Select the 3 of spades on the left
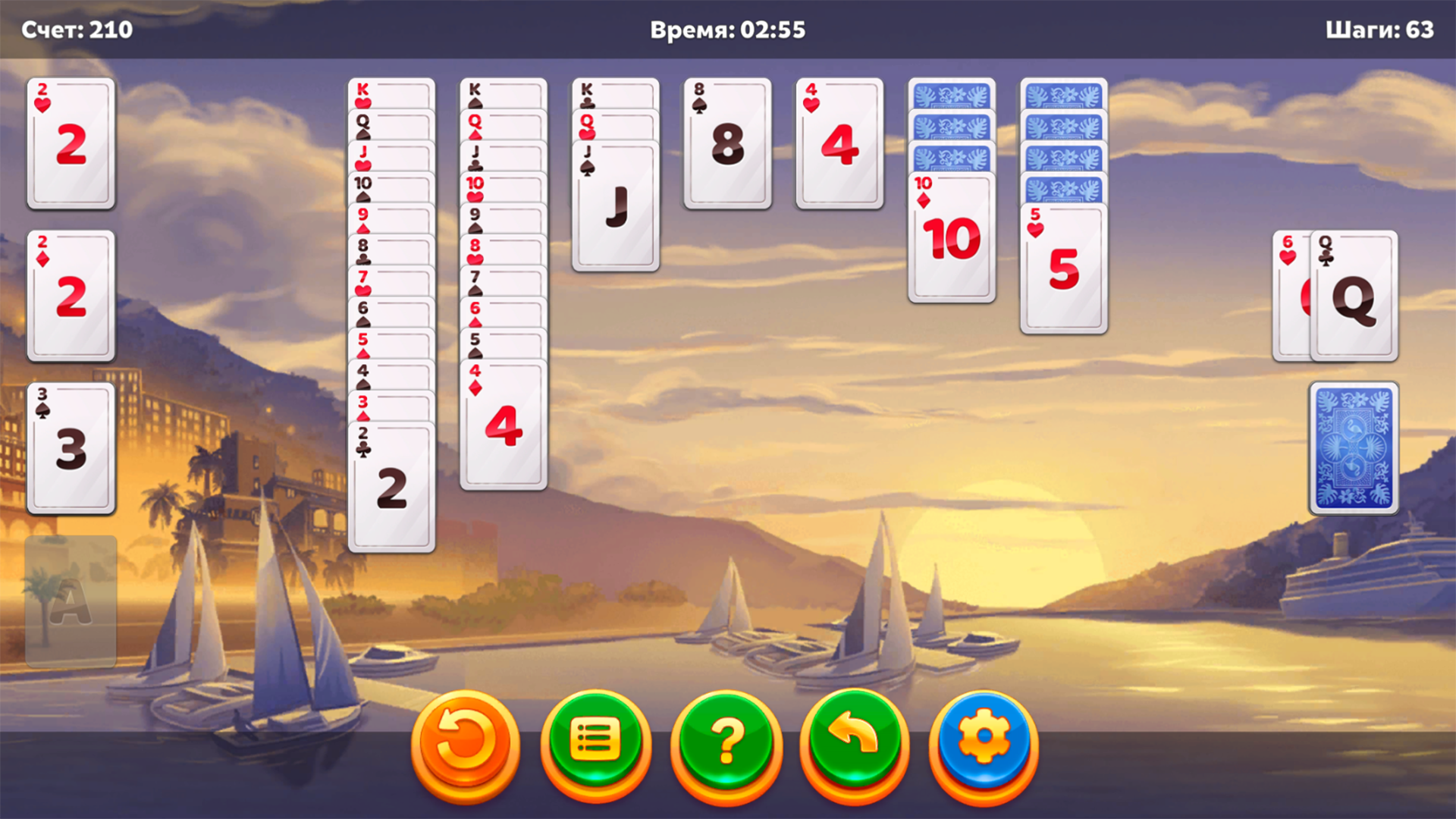This screenshot has width=1456, height=819. click(x=70, y=447)
